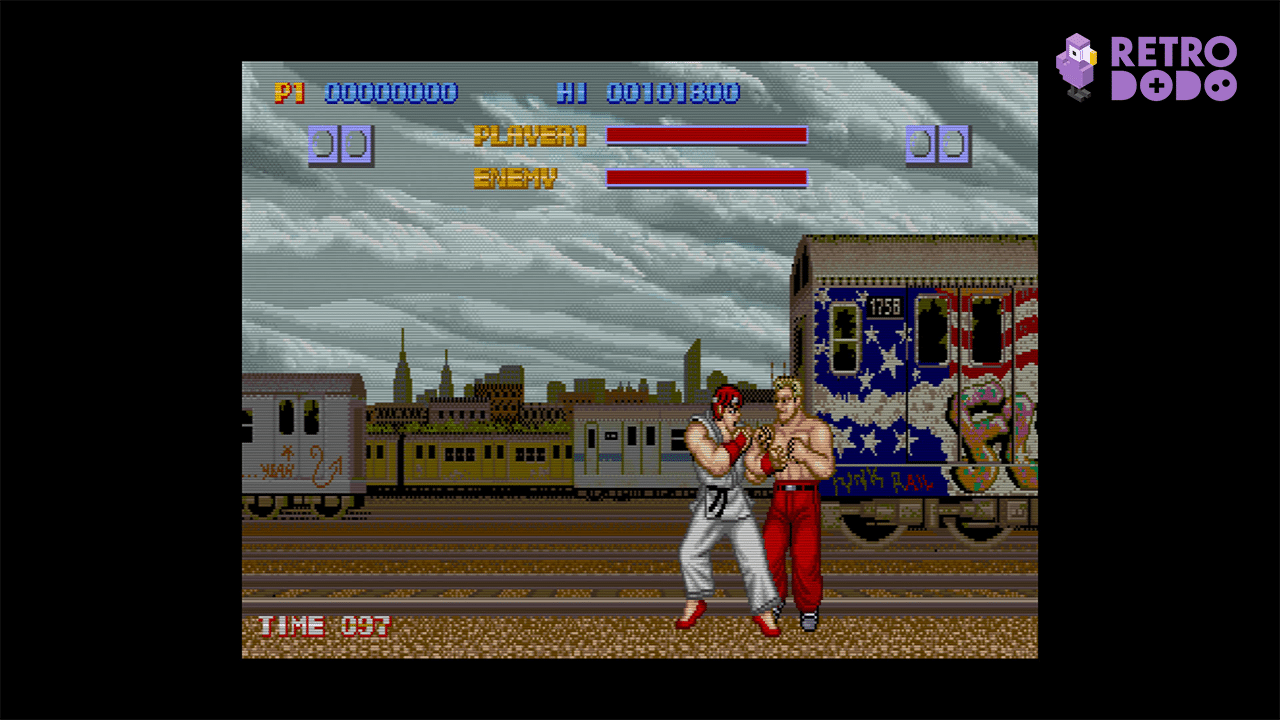Click the high score 00101800
Viewport: 1280px width, 720px height.
pyautogui.click(x=675, y=93)
